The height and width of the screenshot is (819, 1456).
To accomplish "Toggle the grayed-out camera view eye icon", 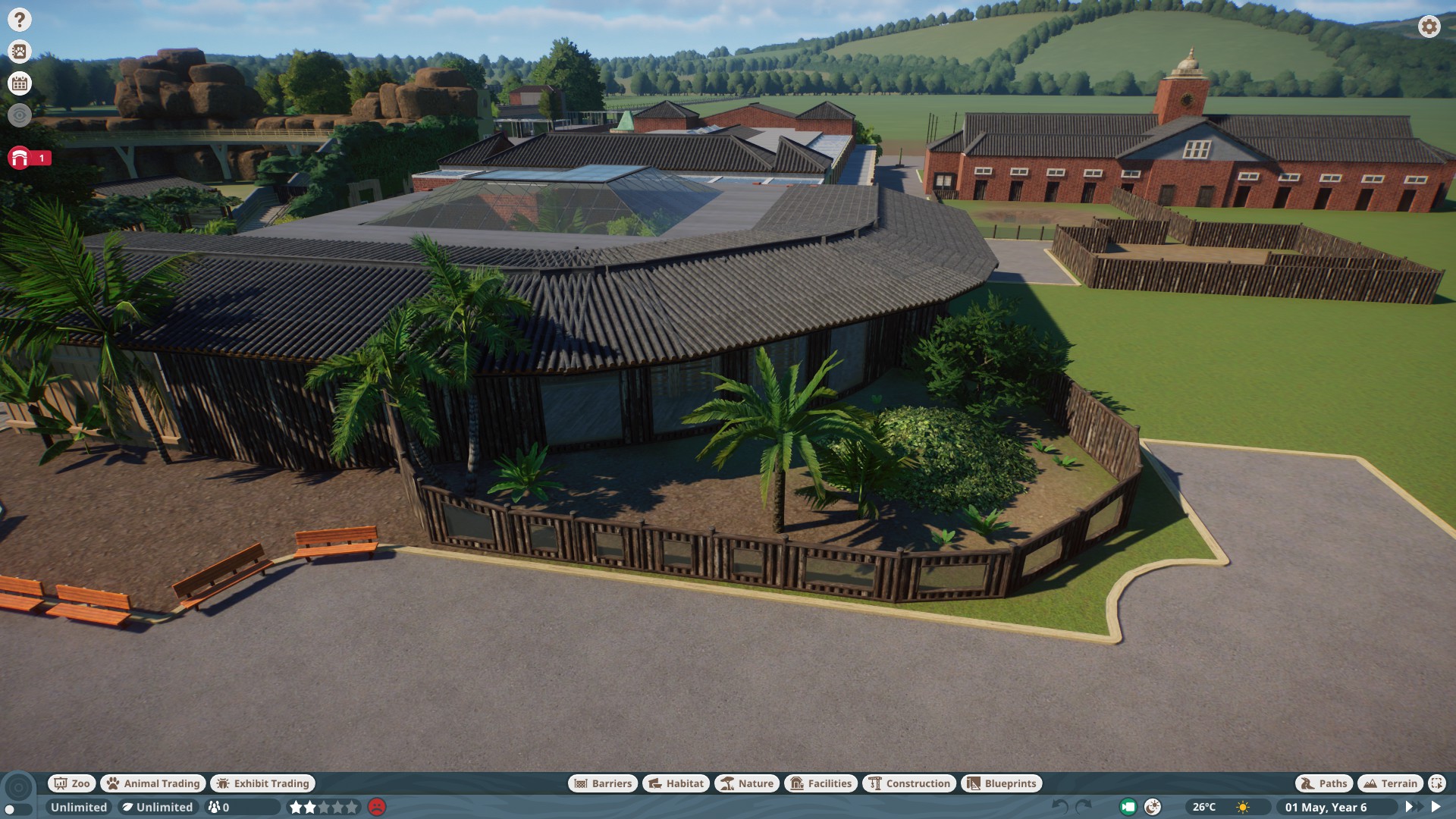I will pyautogui.click(x=18, y=115).
